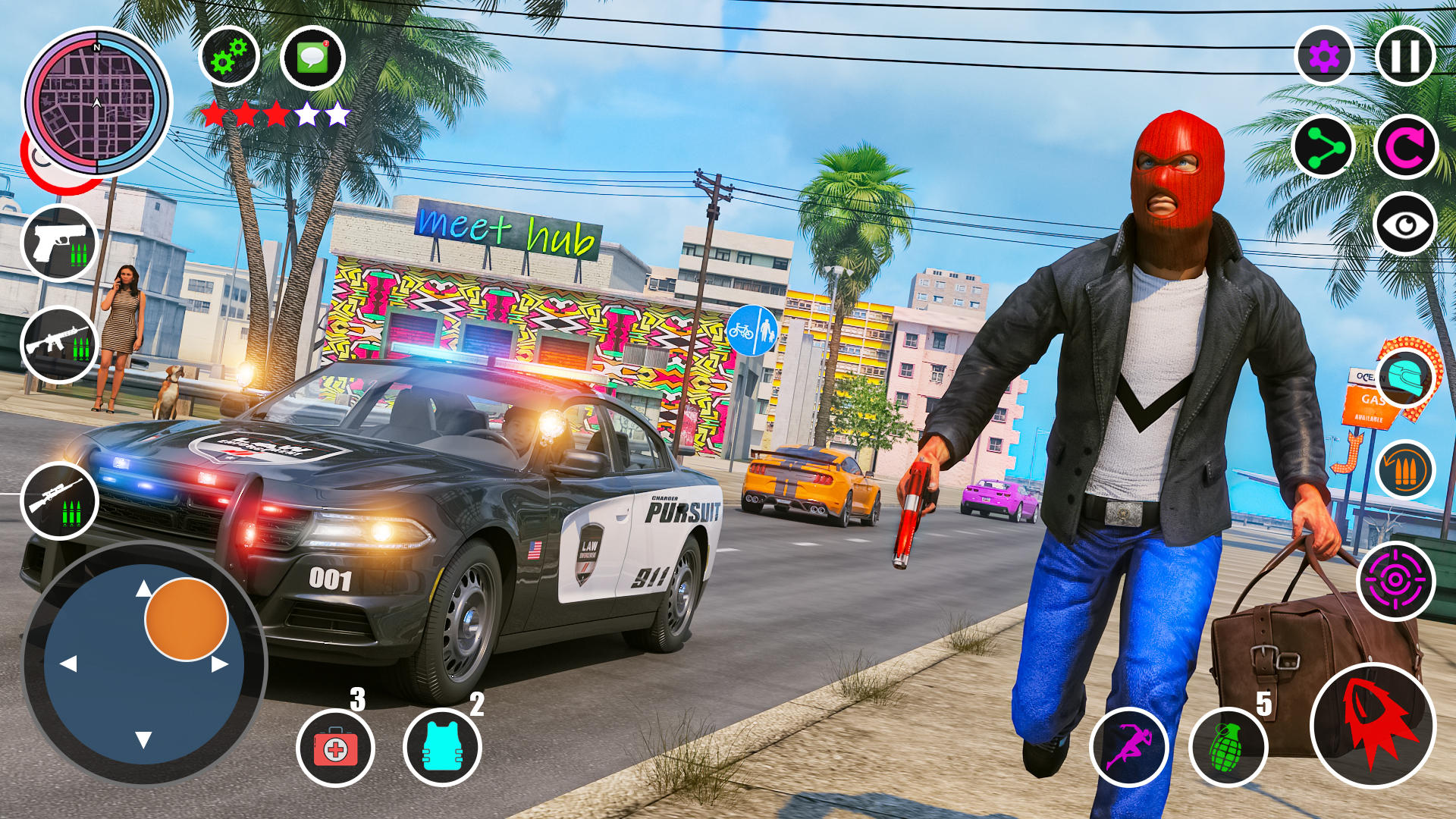Open the purple settings gear menu
The width and height of the screenshot is (1456, 819).
point(1323,57)
